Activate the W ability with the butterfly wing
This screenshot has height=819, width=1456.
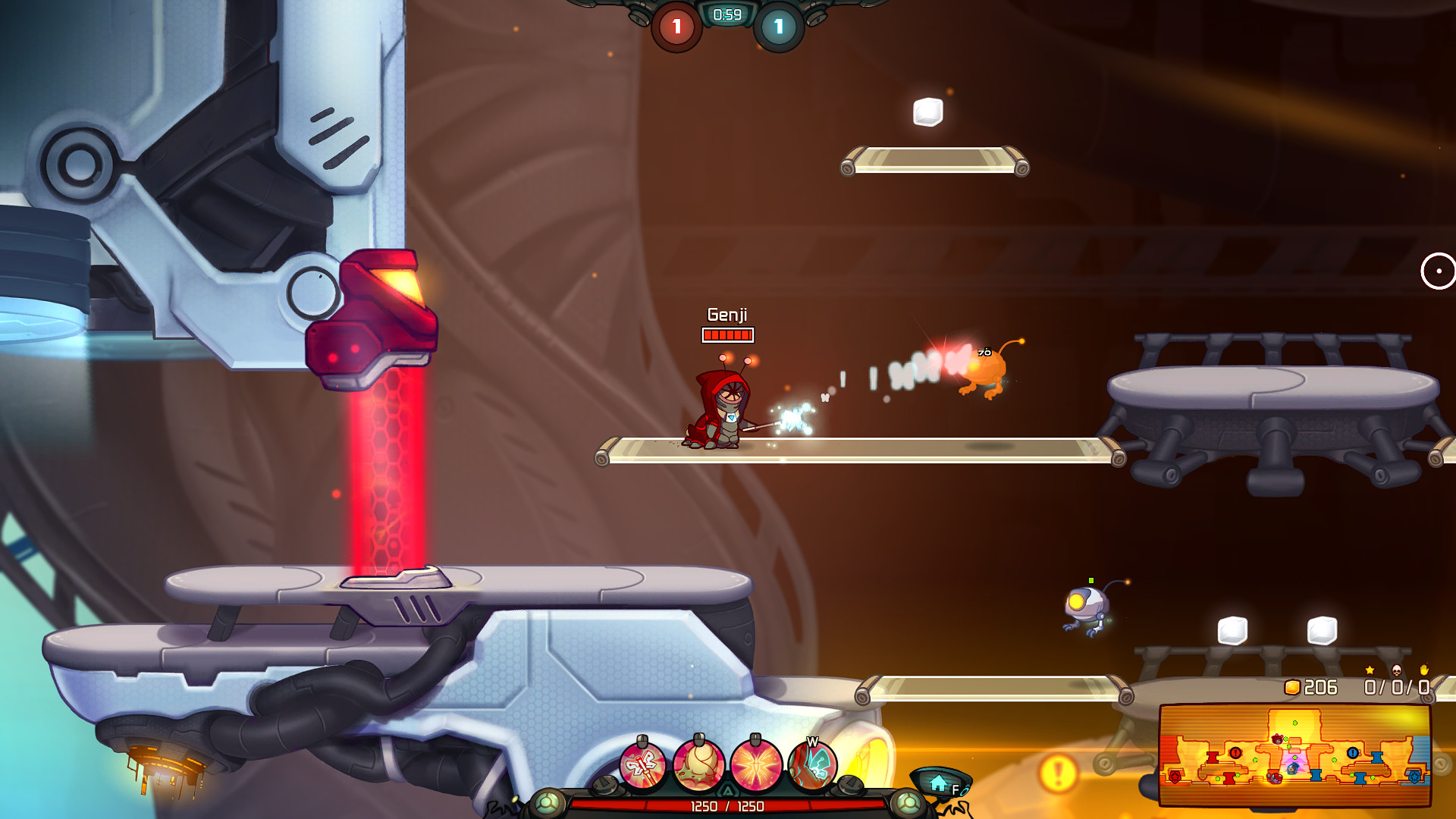point(813,766)
